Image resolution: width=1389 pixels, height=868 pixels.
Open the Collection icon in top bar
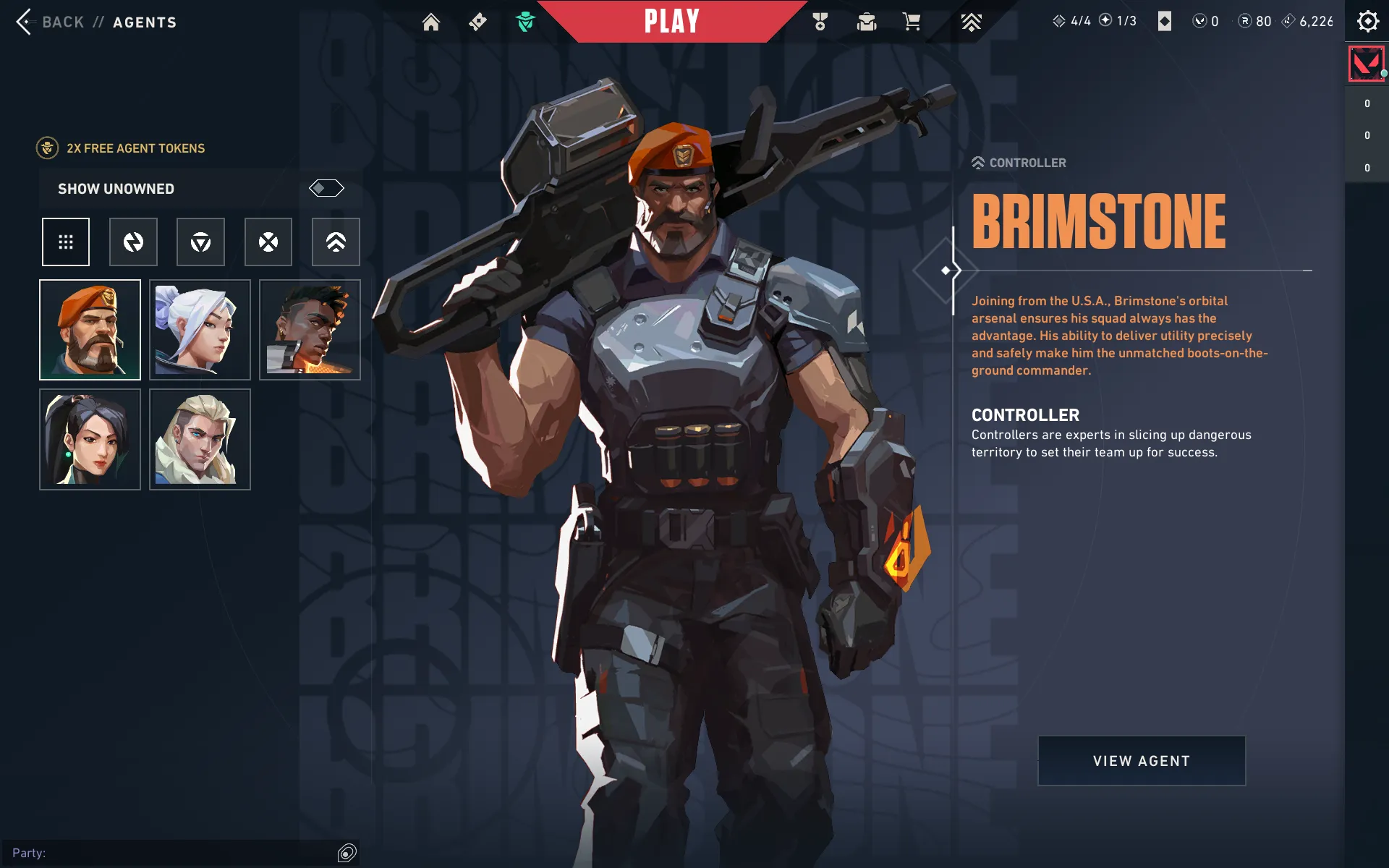867,22
